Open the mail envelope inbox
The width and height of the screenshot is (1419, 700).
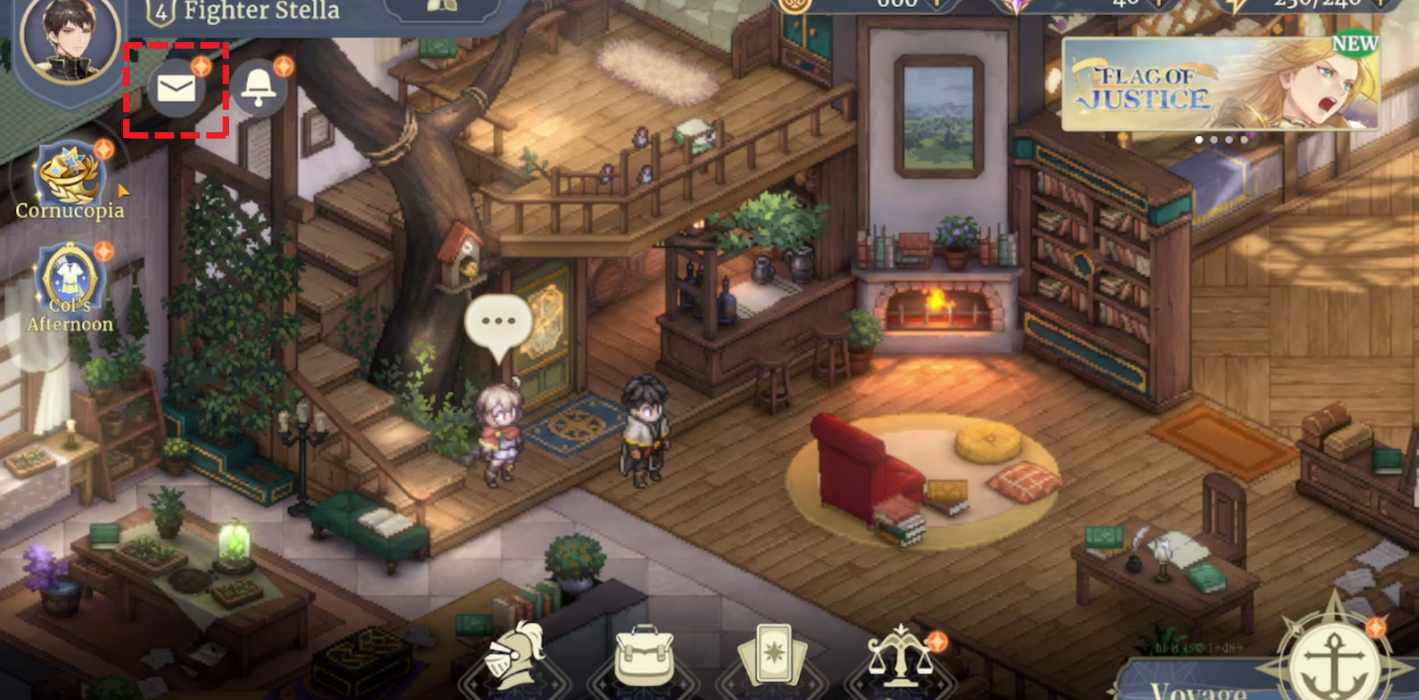177,90
